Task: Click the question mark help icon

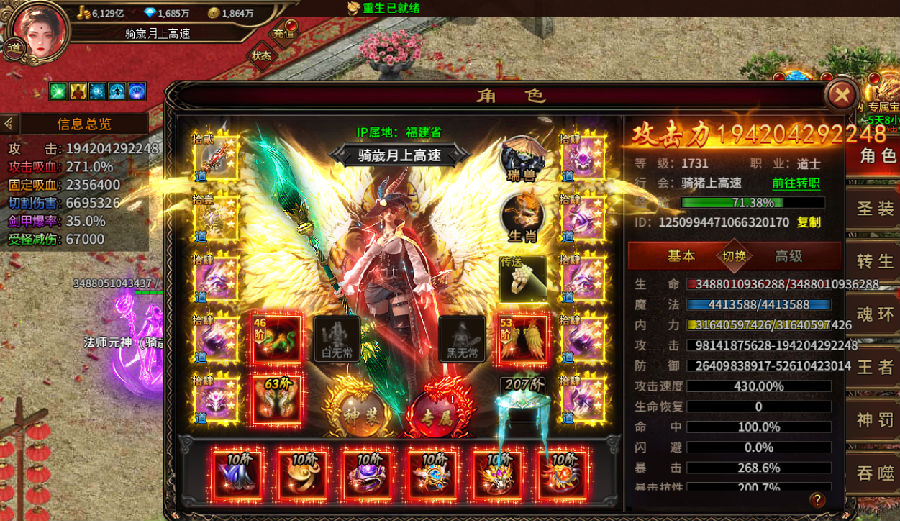Action: [817, 499]
